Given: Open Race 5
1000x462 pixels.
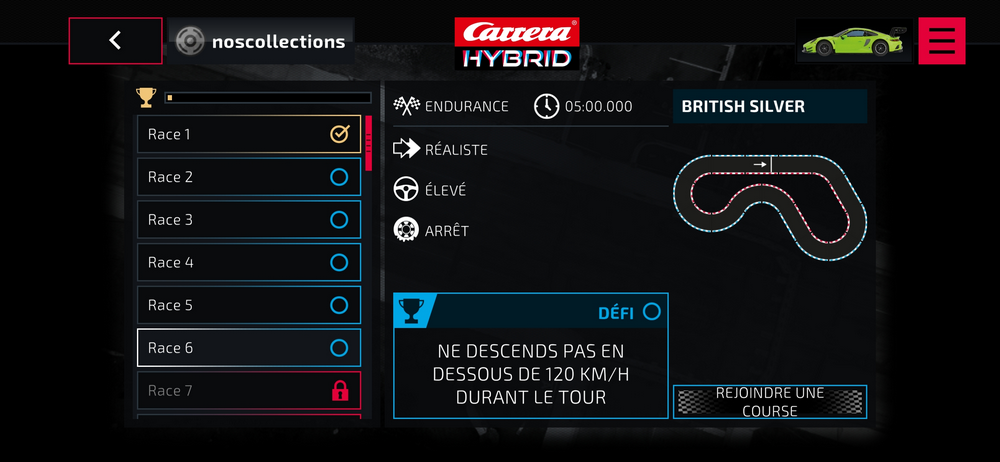Looking at the screenshot, I should pyautogui.click(x=248, y=305).
